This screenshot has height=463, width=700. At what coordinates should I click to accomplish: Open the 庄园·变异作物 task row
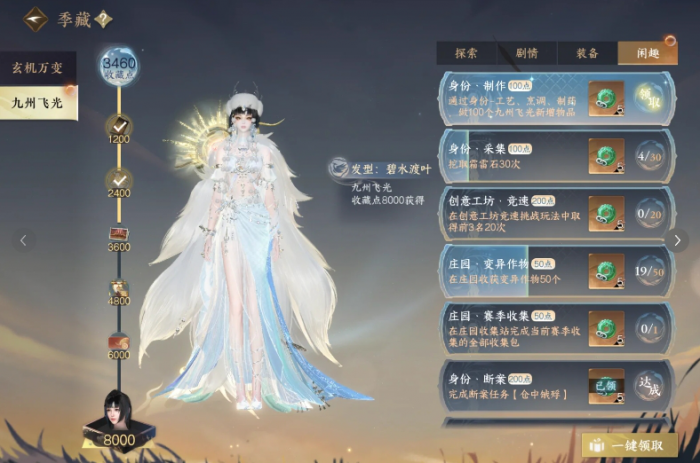(510, 270)
